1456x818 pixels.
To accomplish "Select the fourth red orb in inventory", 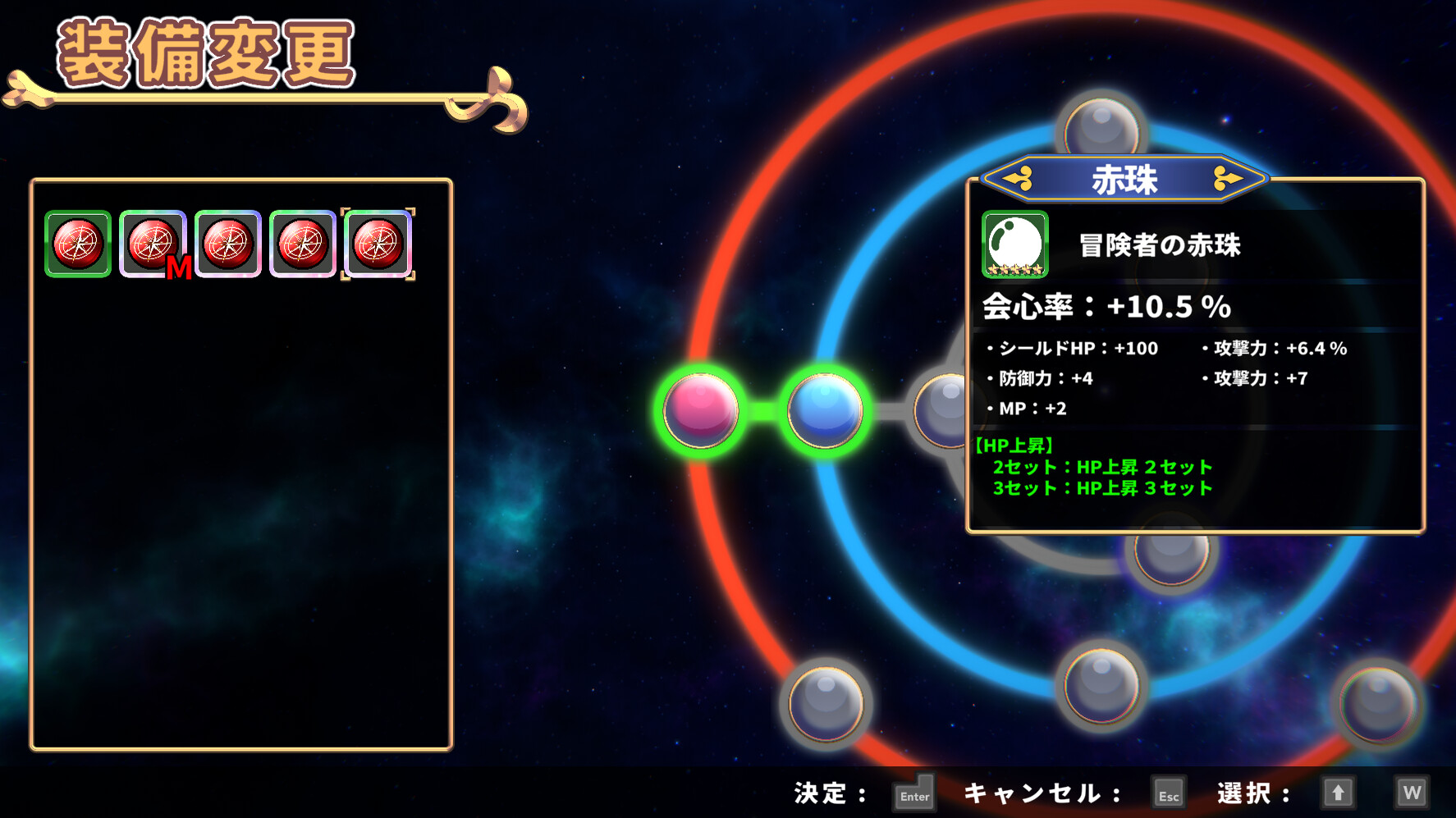I will click(304, 243).
